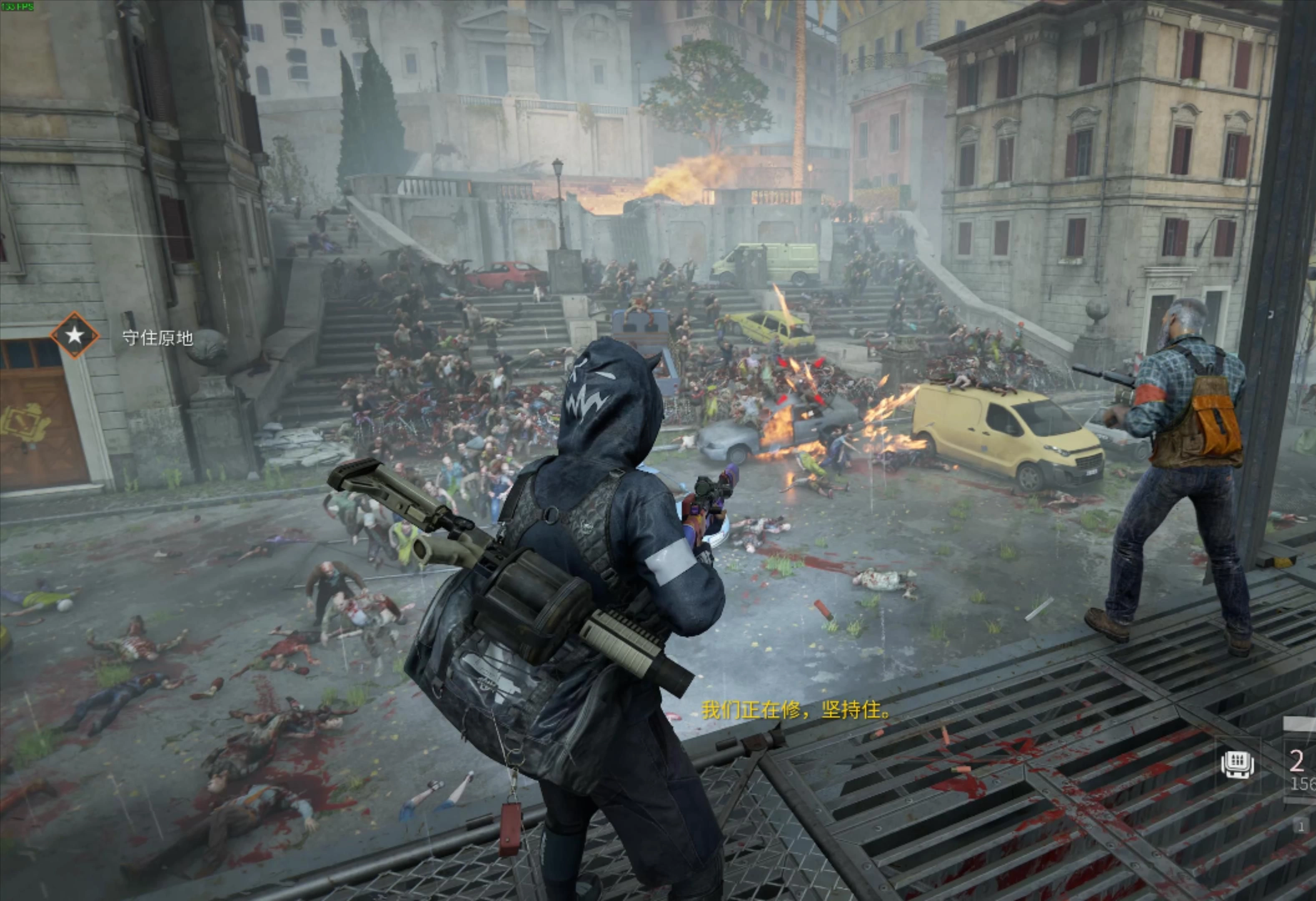
Task: Click the star objective marker icon
Action: pyautogui.click(x=74, y=335)
